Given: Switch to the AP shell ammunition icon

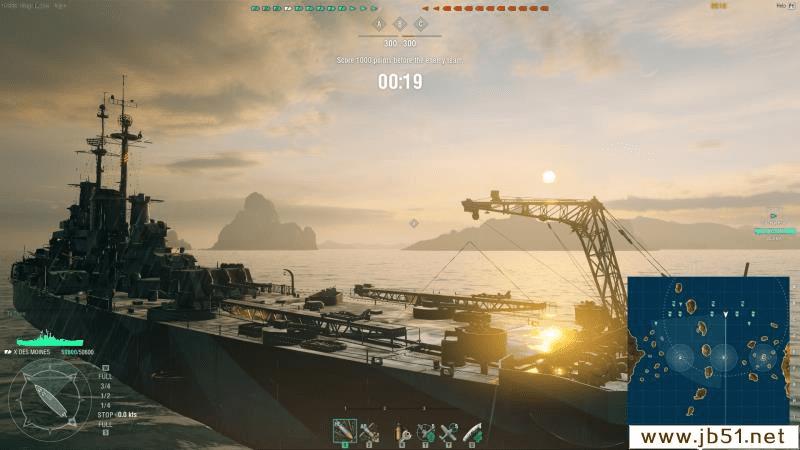Looking at the screenshot, I should pos(367,432).
